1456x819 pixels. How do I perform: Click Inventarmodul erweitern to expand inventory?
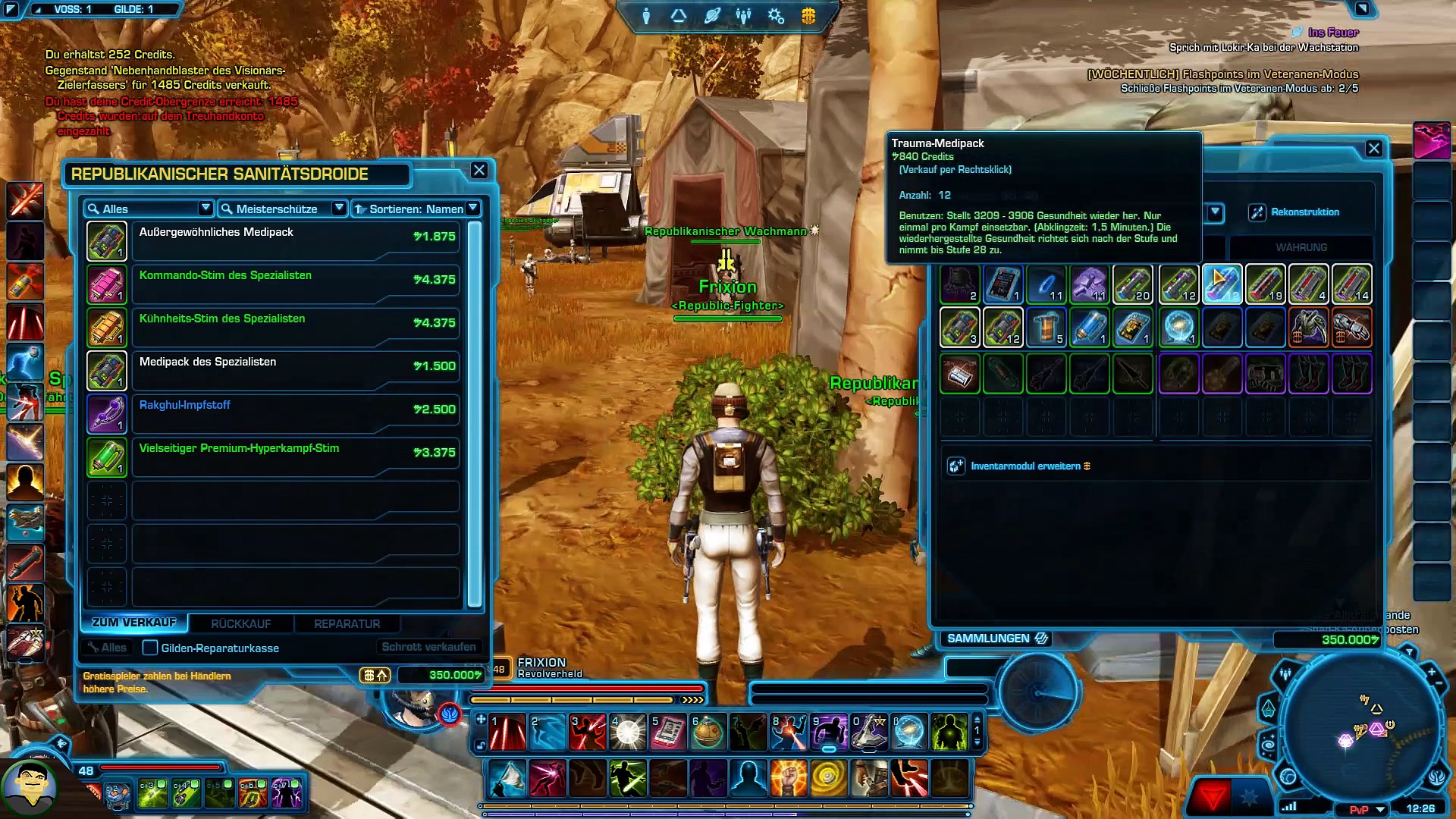pyautogui.click(x=1025, y=466)
